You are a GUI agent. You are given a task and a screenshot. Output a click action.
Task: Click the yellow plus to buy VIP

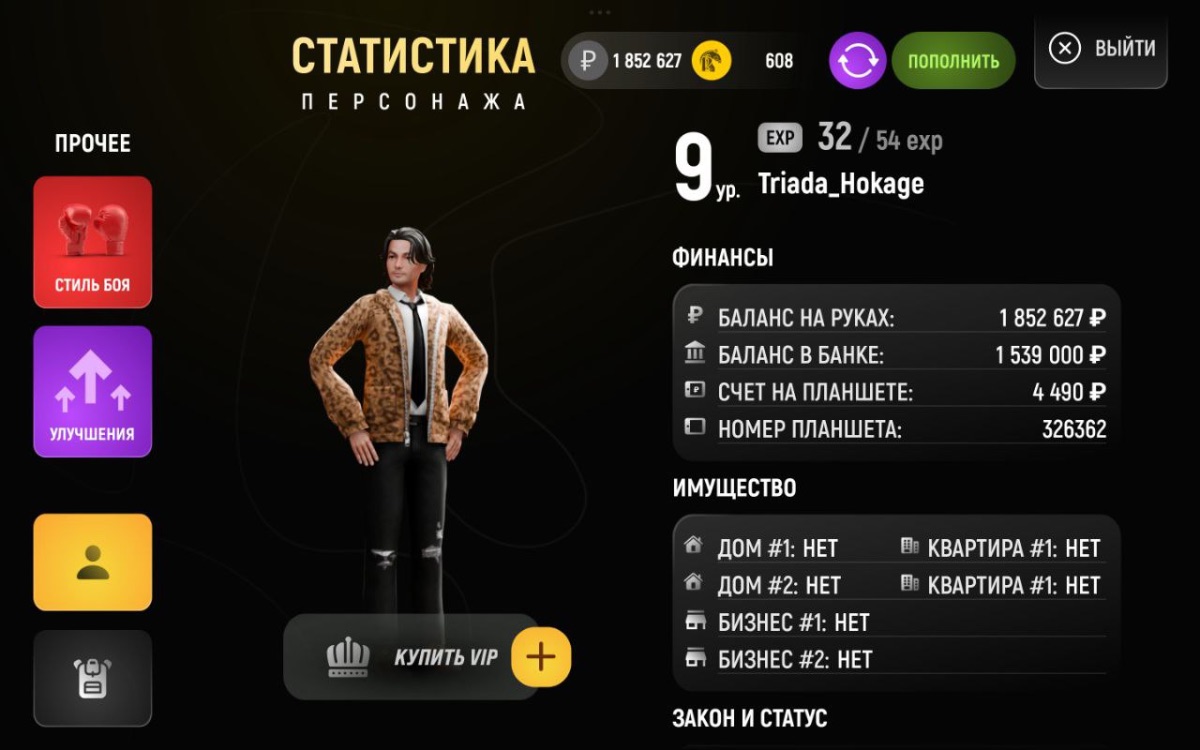pos(541,657)
